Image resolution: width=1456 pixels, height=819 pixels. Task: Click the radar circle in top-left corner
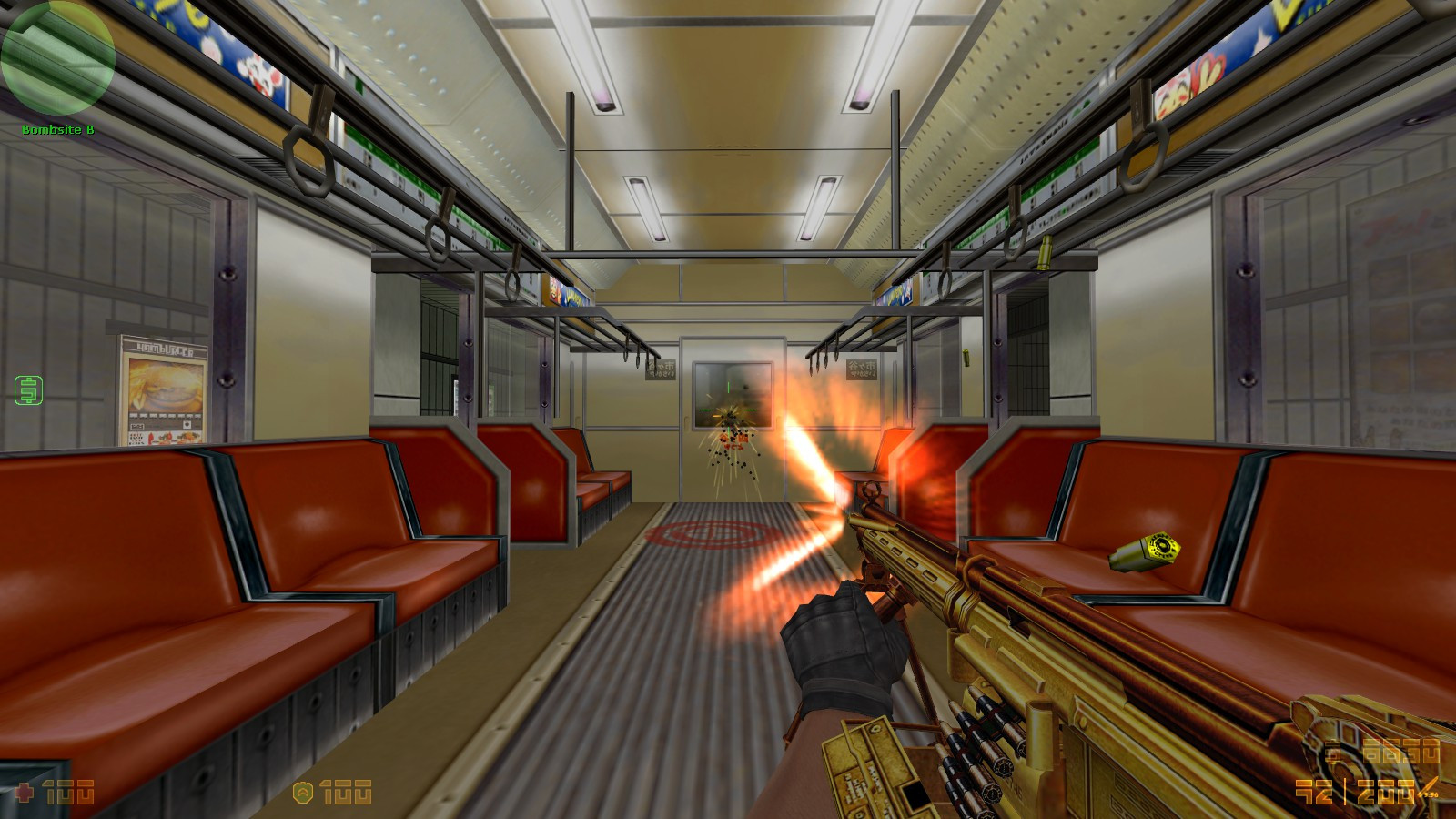click(57, 59)
